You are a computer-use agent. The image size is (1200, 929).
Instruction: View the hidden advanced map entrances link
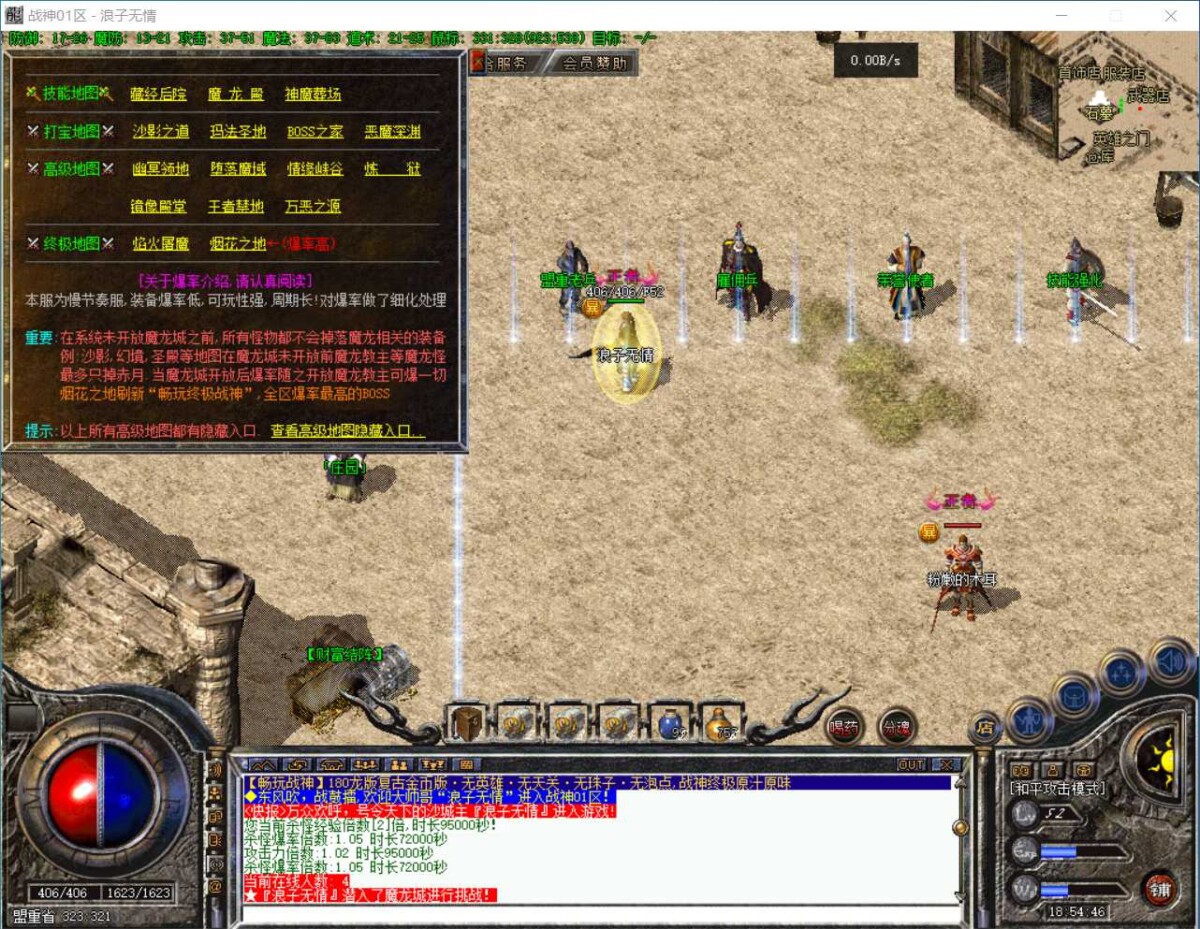click(348, 431)
